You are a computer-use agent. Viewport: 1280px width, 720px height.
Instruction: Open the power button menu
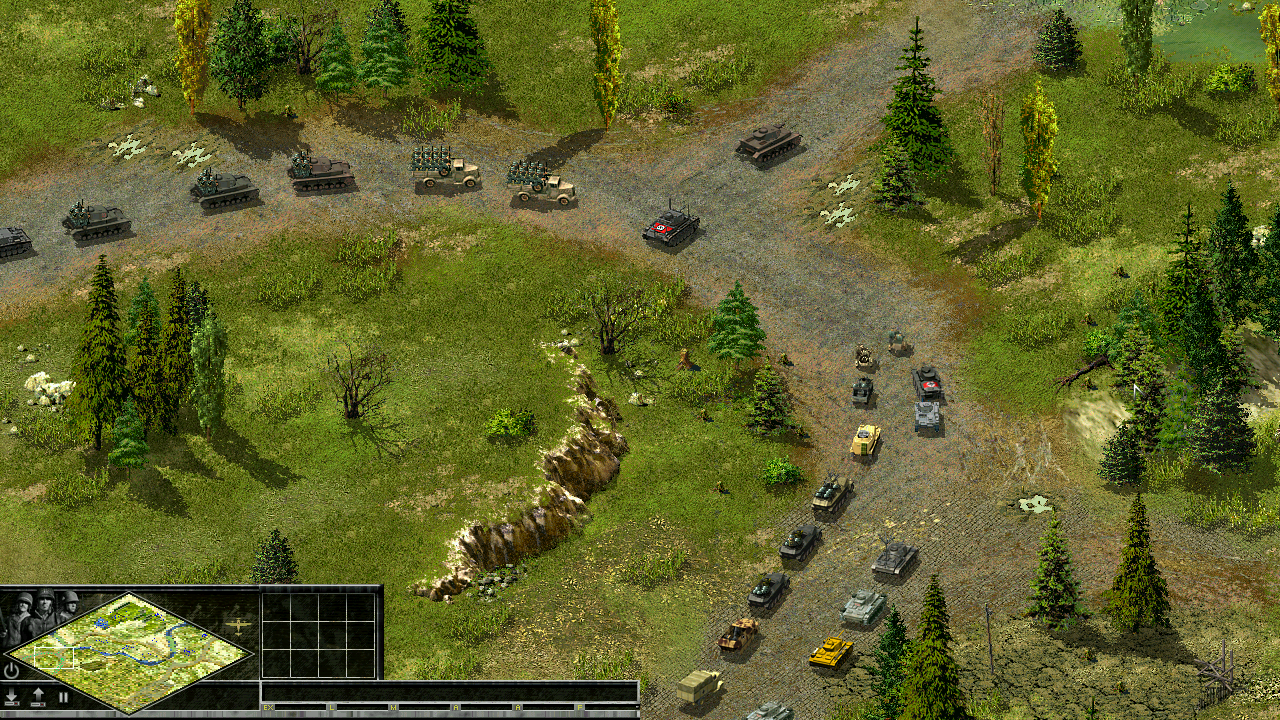point(12,670)
